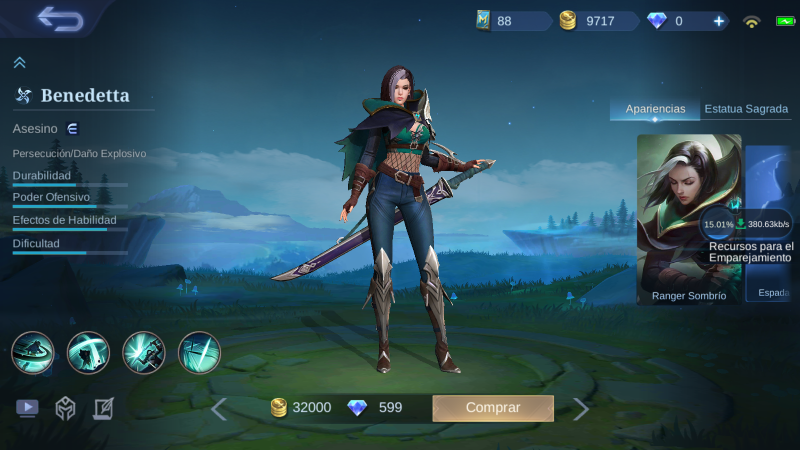Select the Ranger Sombrío skin thumbnail
Screen dimensions: 800x450
688,218
